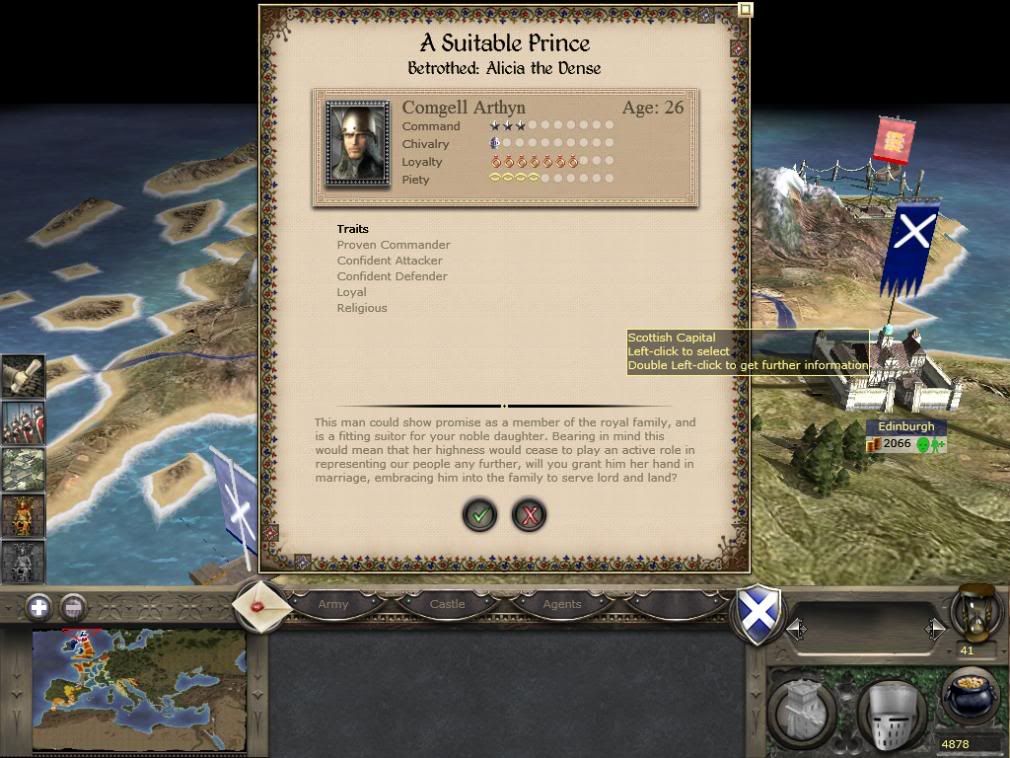Switch to the Army tab
Image resolution: width=1010 pixels, height=758 pixels.
(333, 604)
